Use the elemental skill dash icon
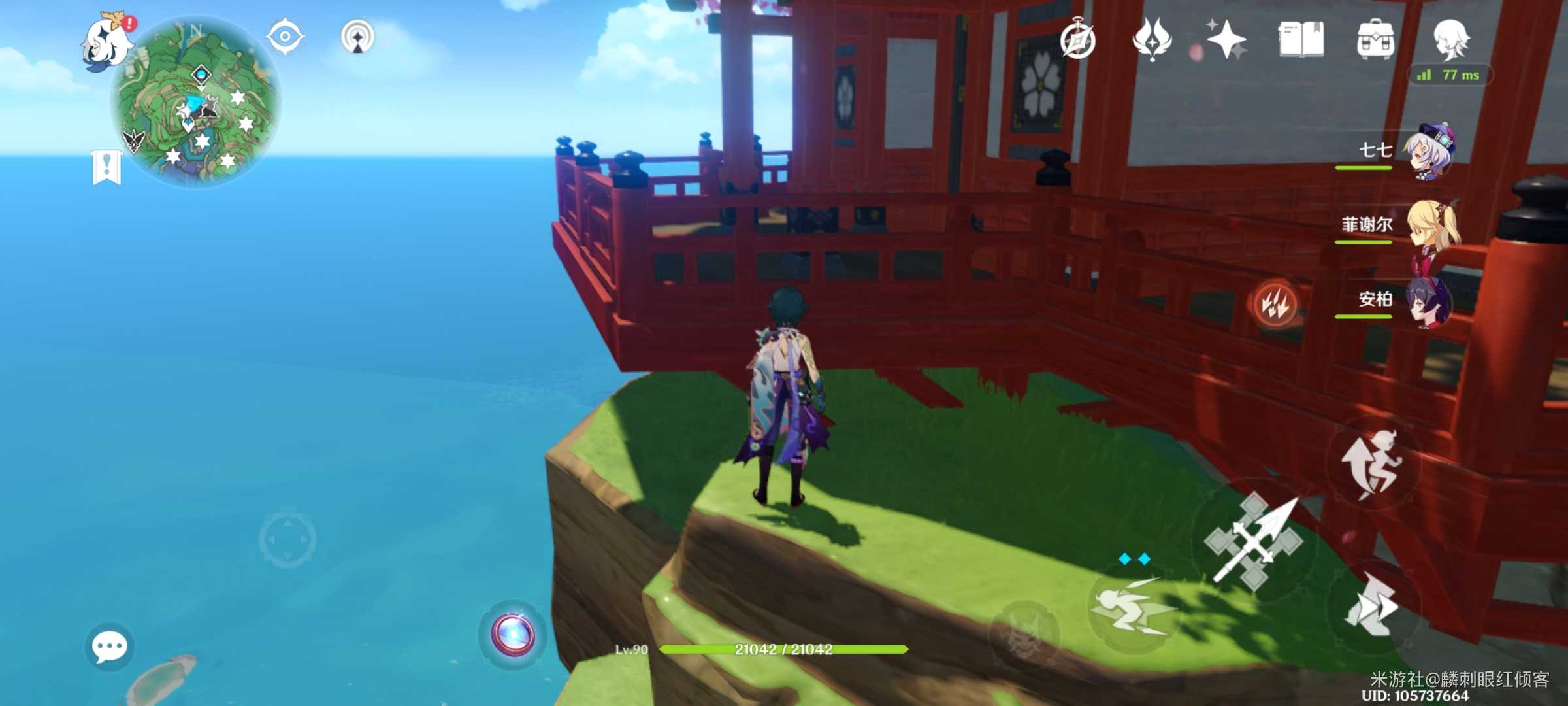Viewport: 1568px width, 706px height. pyautogui.click(x=1134, y=608)
